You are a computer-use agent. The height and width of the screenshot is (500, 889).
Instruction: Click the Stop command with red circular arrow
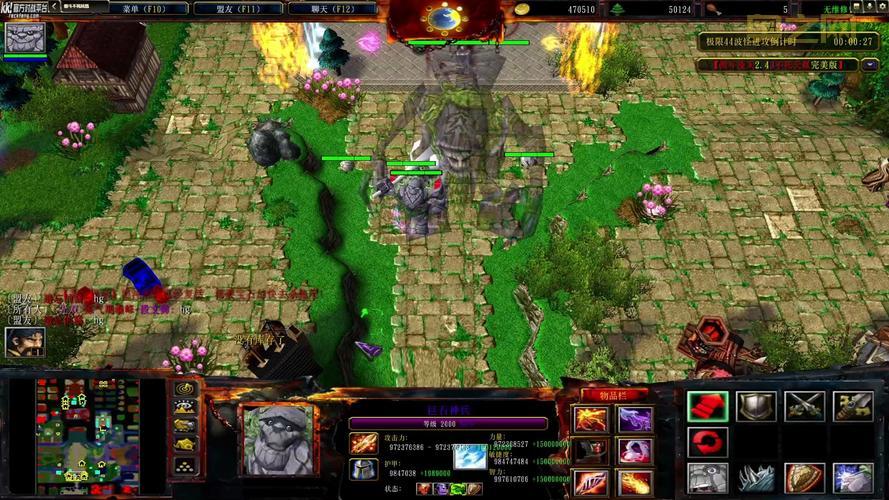(706, 442)
